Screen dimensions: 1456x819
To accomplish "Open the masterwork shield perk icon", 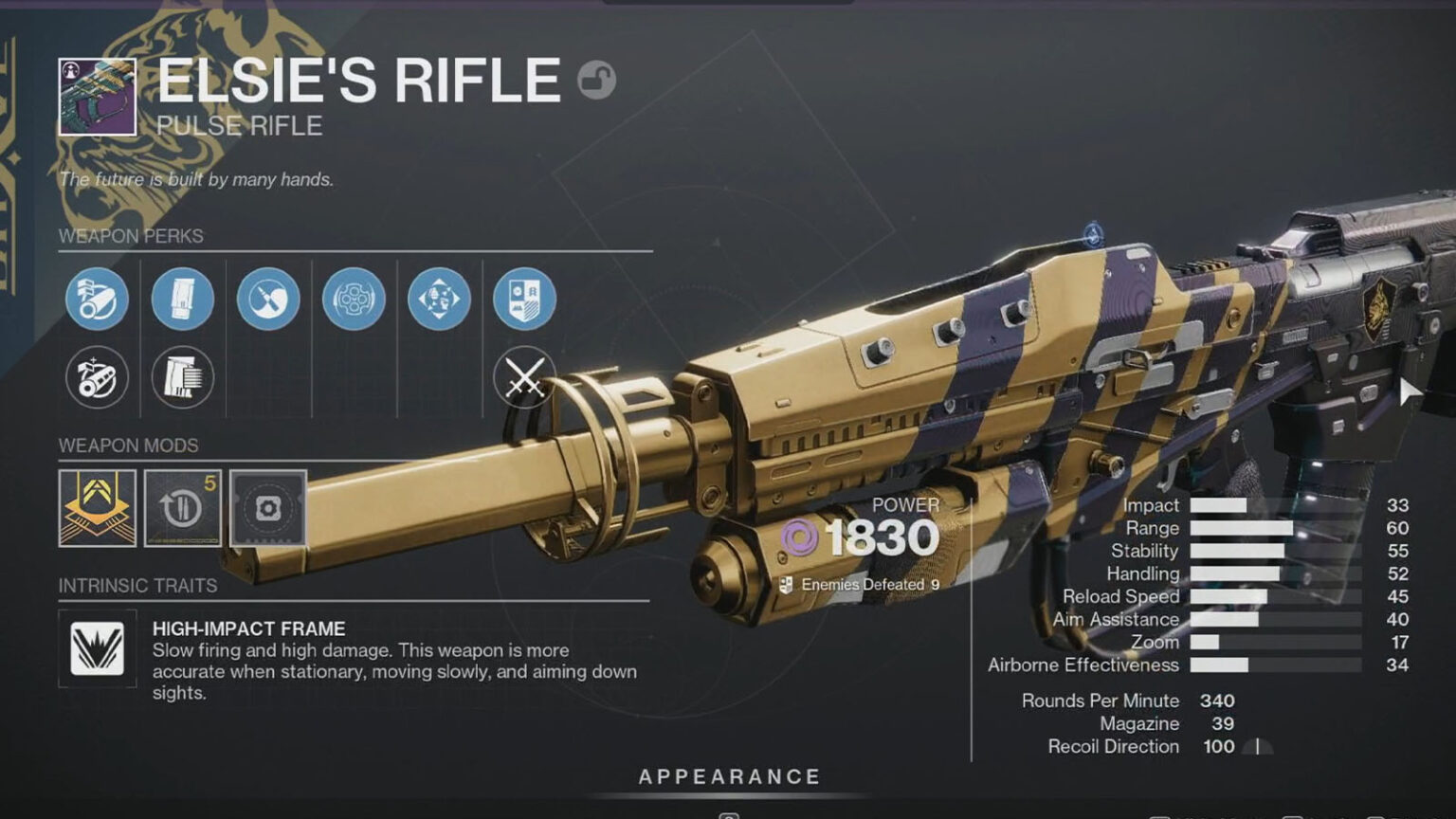I will pos(526,299).
